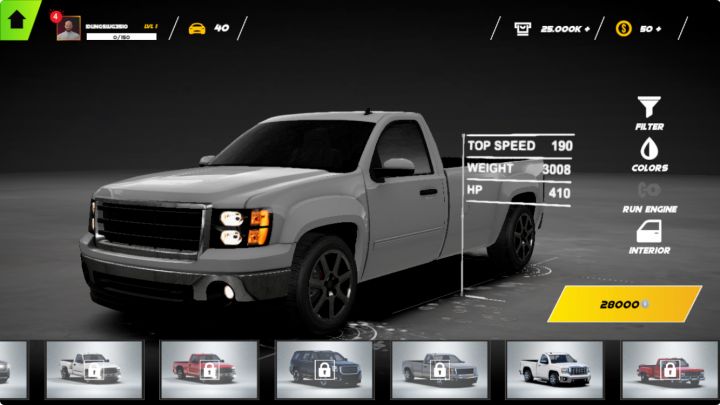The image size is (720, 405).
Task: Select the locked dark blue SUV thumbnail
Action: 323,369
